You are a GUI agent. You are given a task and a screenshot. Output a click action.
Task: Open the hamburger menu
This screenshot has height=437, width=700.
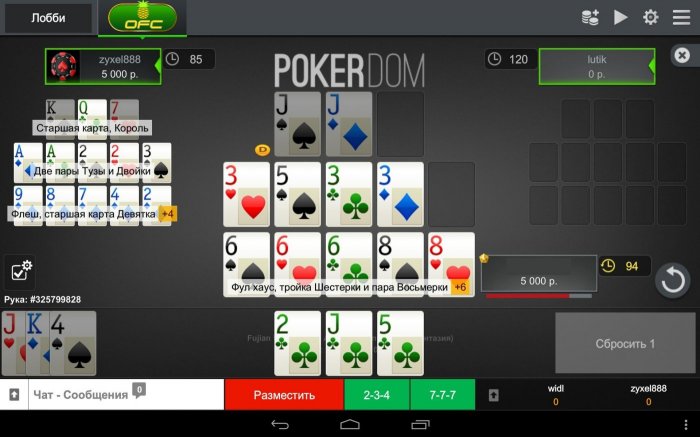point(681,17)
